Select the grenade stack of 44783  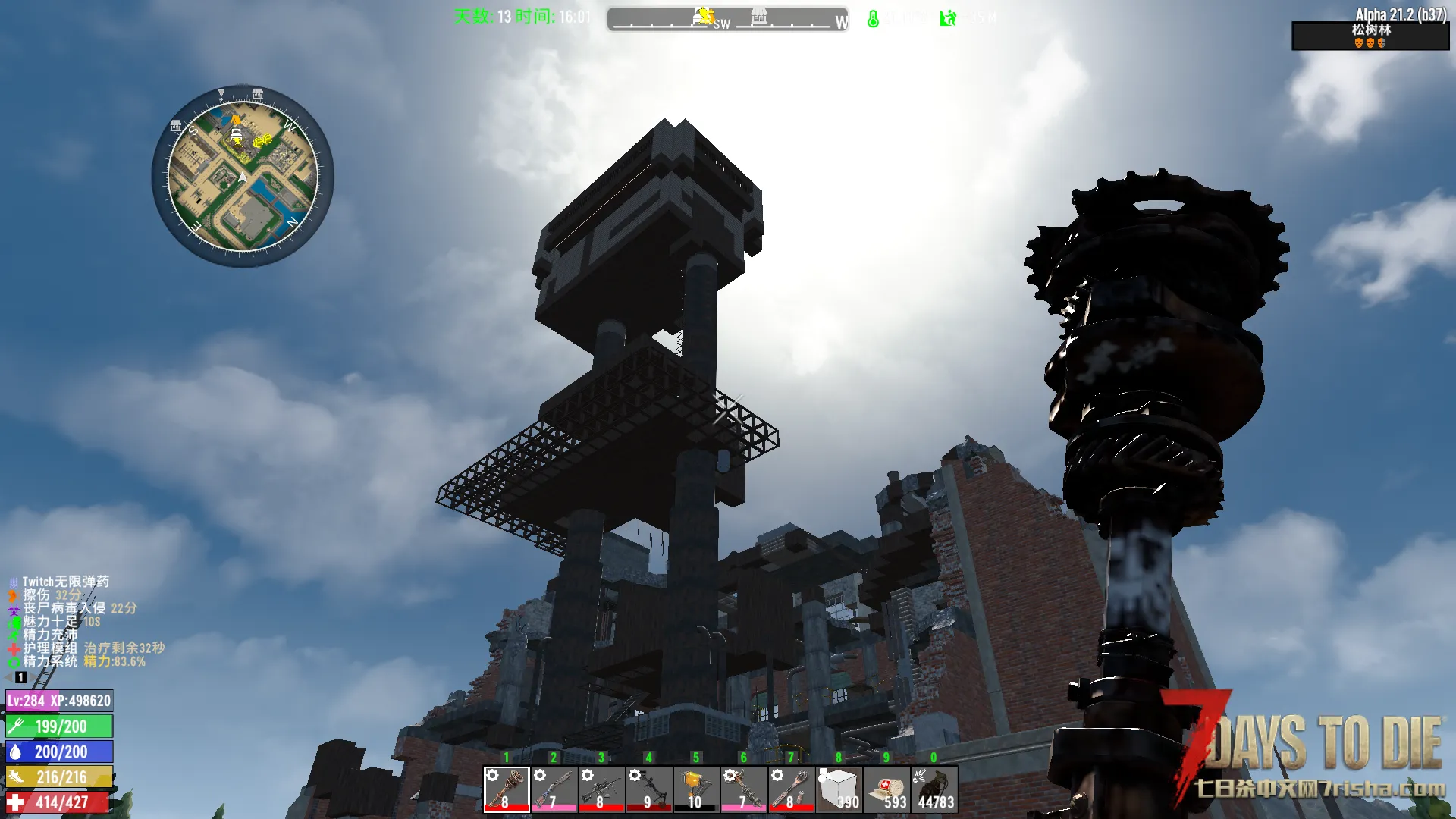coord(934,789)
